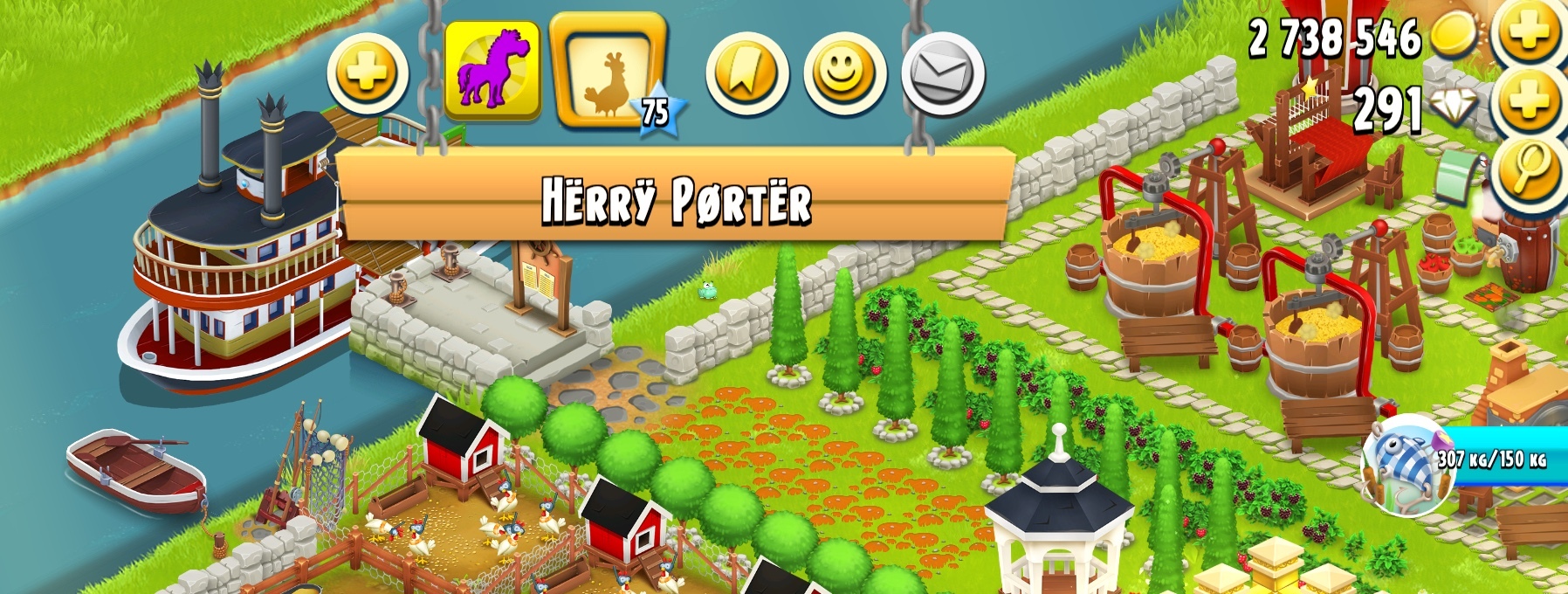Open the envelope mail button
1568x594 pixels.
click(943, 75)
